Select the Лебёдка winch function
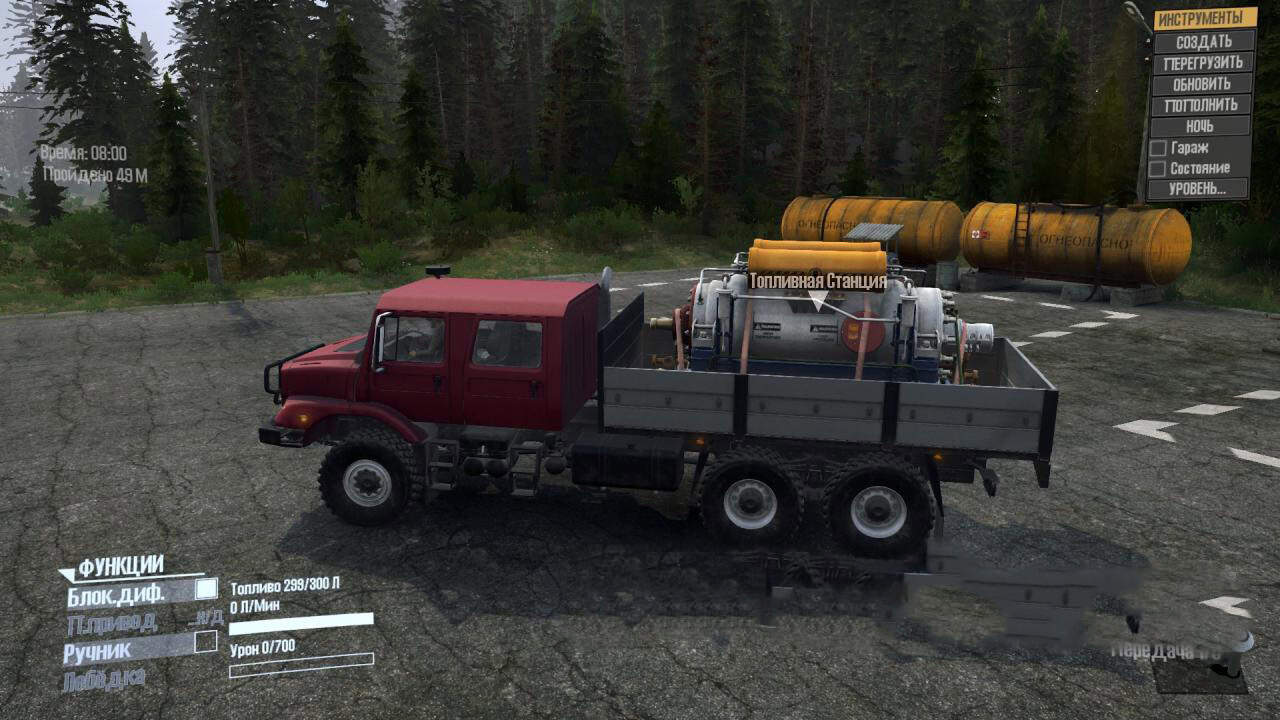 [x=104, y=679]
